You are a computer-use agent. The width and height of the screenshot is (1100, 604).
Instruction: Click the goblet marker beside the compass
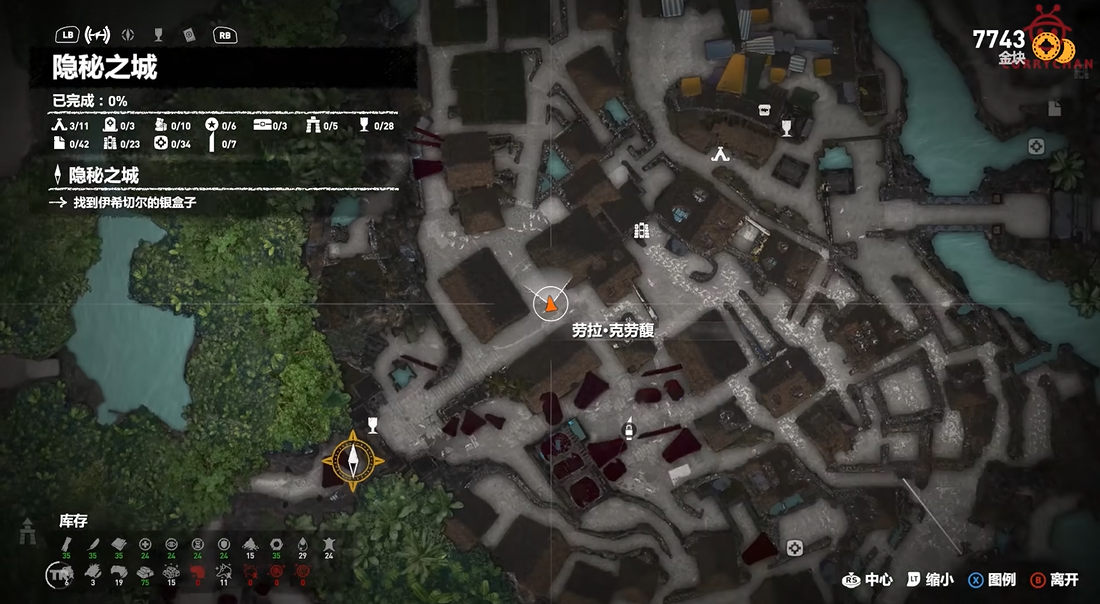pyautogui.click(x=373, y=424)
